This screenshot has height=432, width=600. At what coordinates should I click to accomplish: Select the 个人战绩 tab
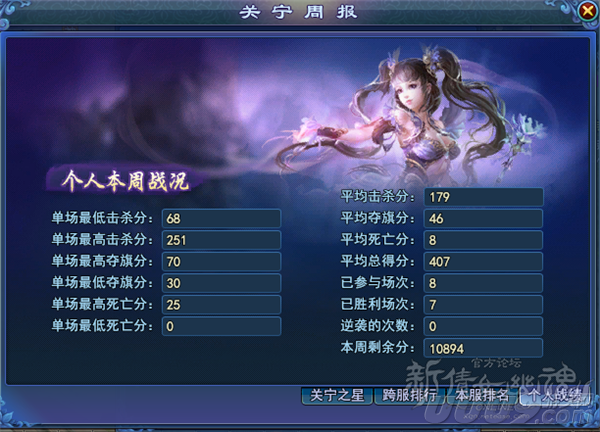556,394
